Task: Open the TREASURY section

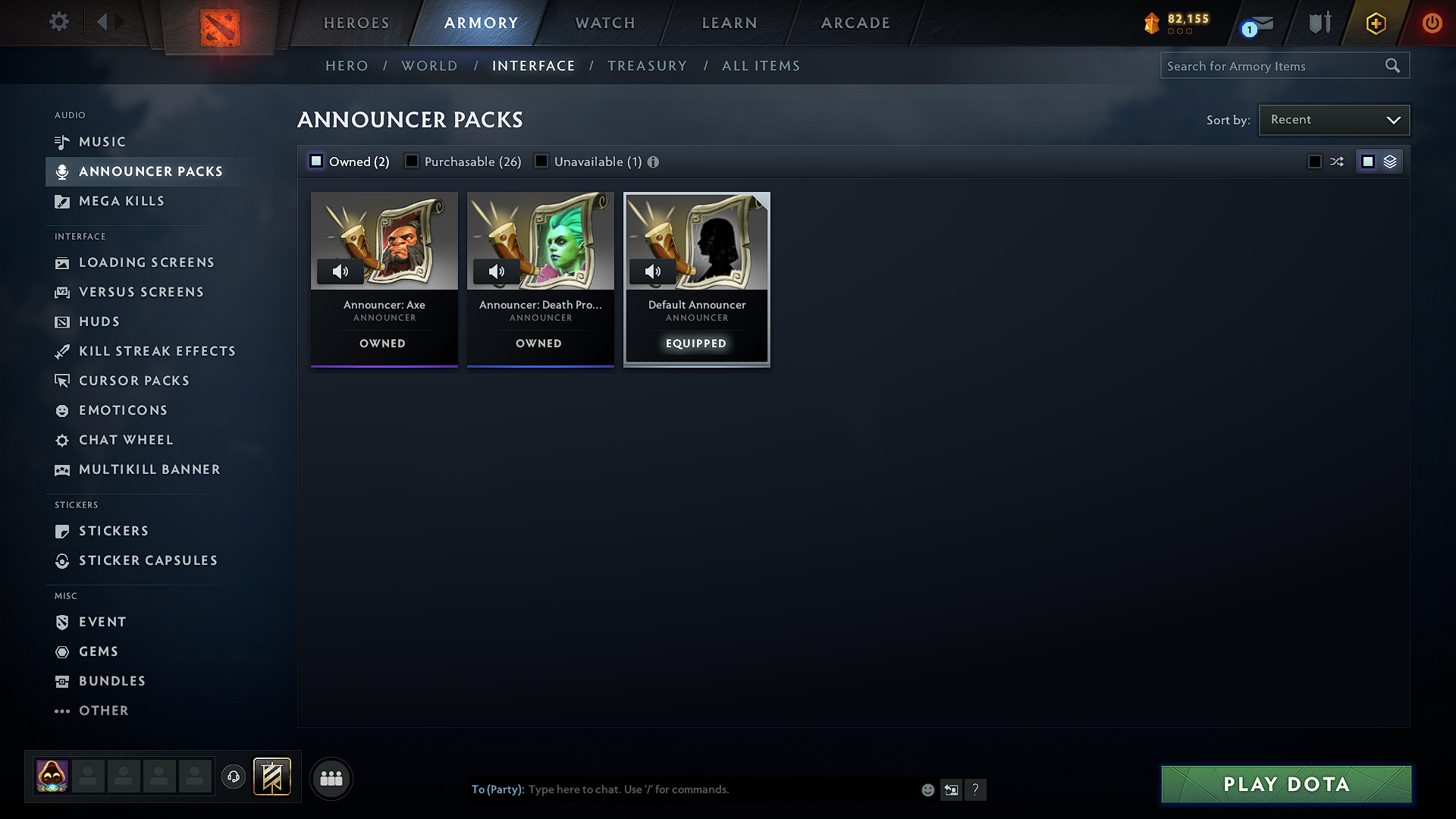Action: tap(647, 65)
